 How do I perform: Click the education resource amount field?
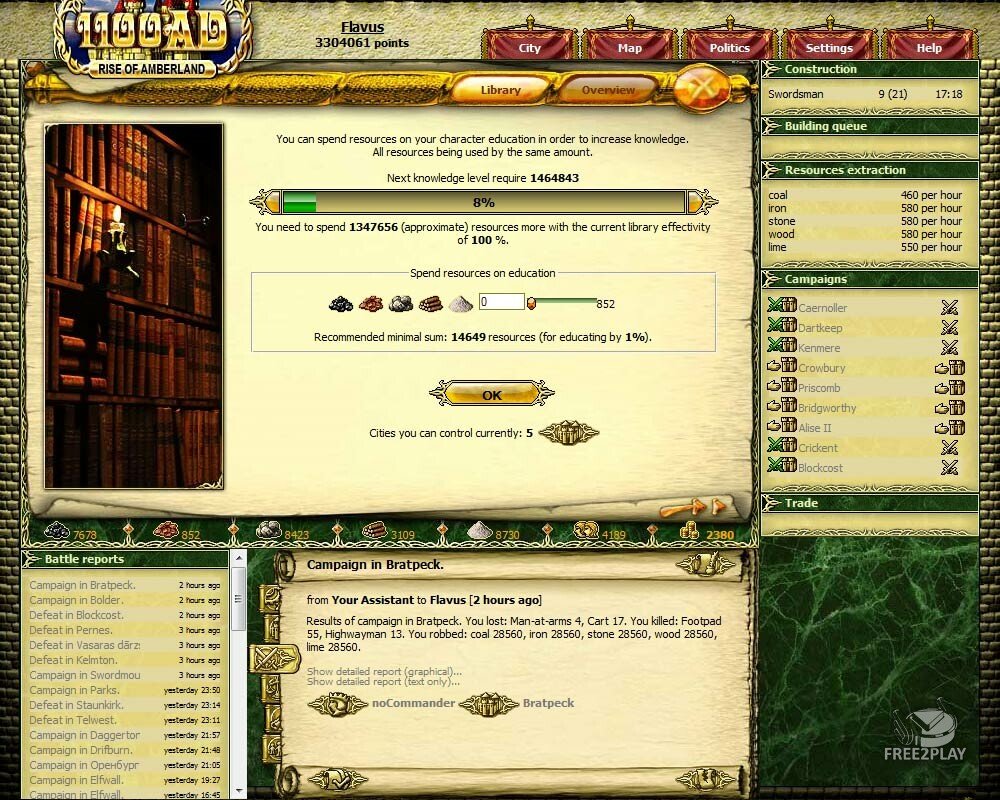(501, 302)
